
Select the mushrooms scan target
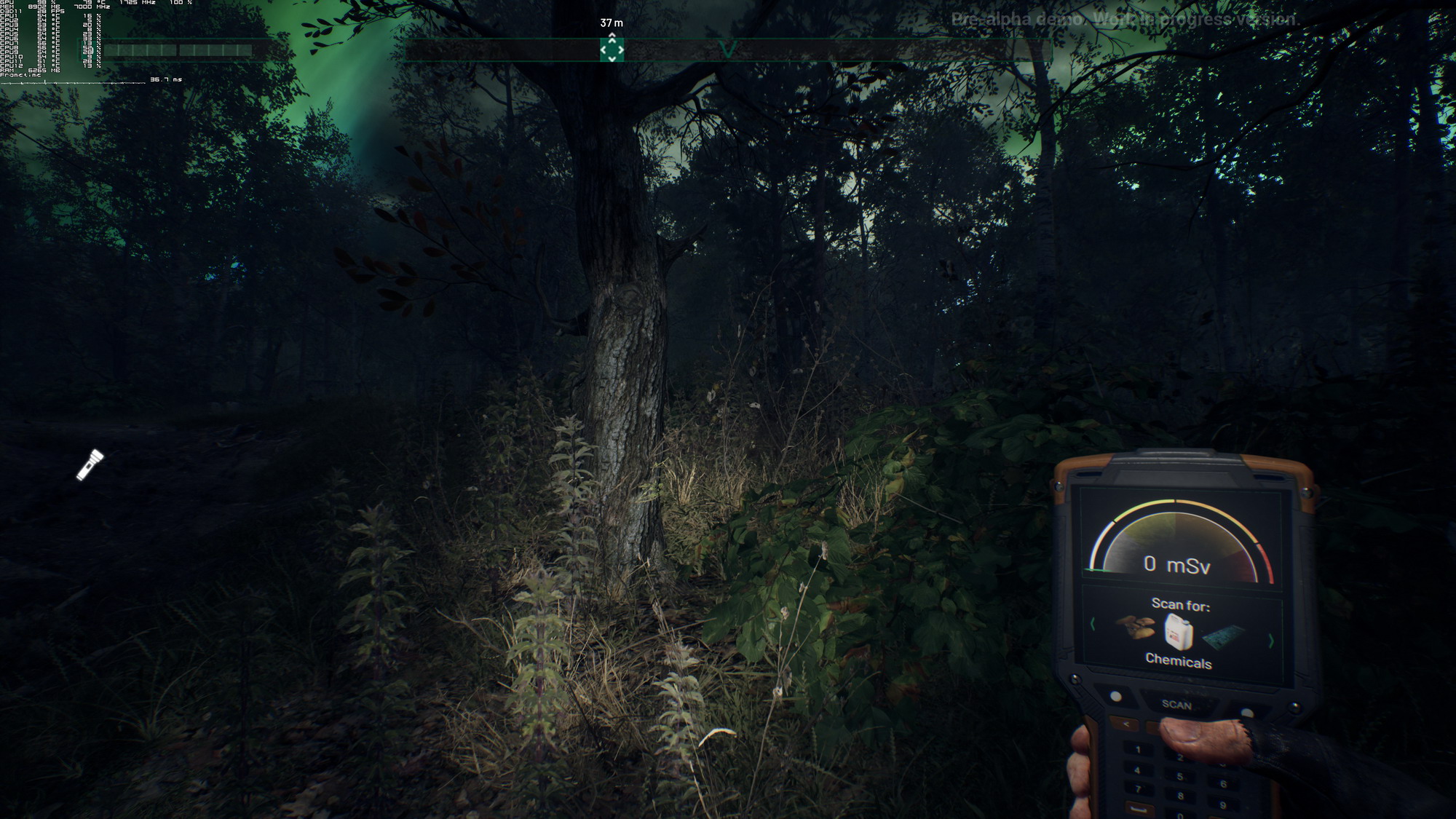(1136, 627)
